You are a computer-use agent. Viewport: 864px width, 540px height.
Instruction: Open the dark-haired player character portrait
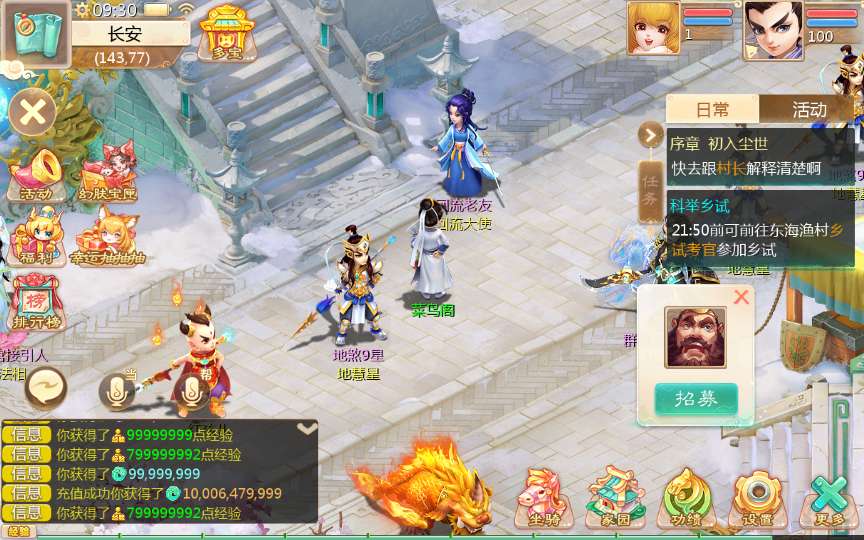[x=772, y=28]
